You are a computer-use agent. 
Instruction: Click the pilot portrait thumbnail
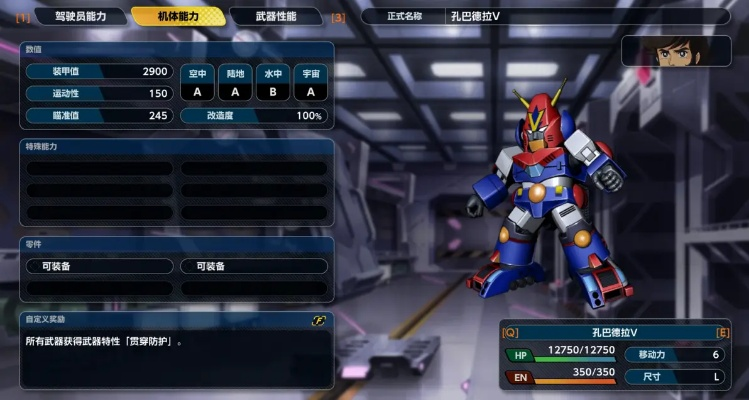click(676, 51)
